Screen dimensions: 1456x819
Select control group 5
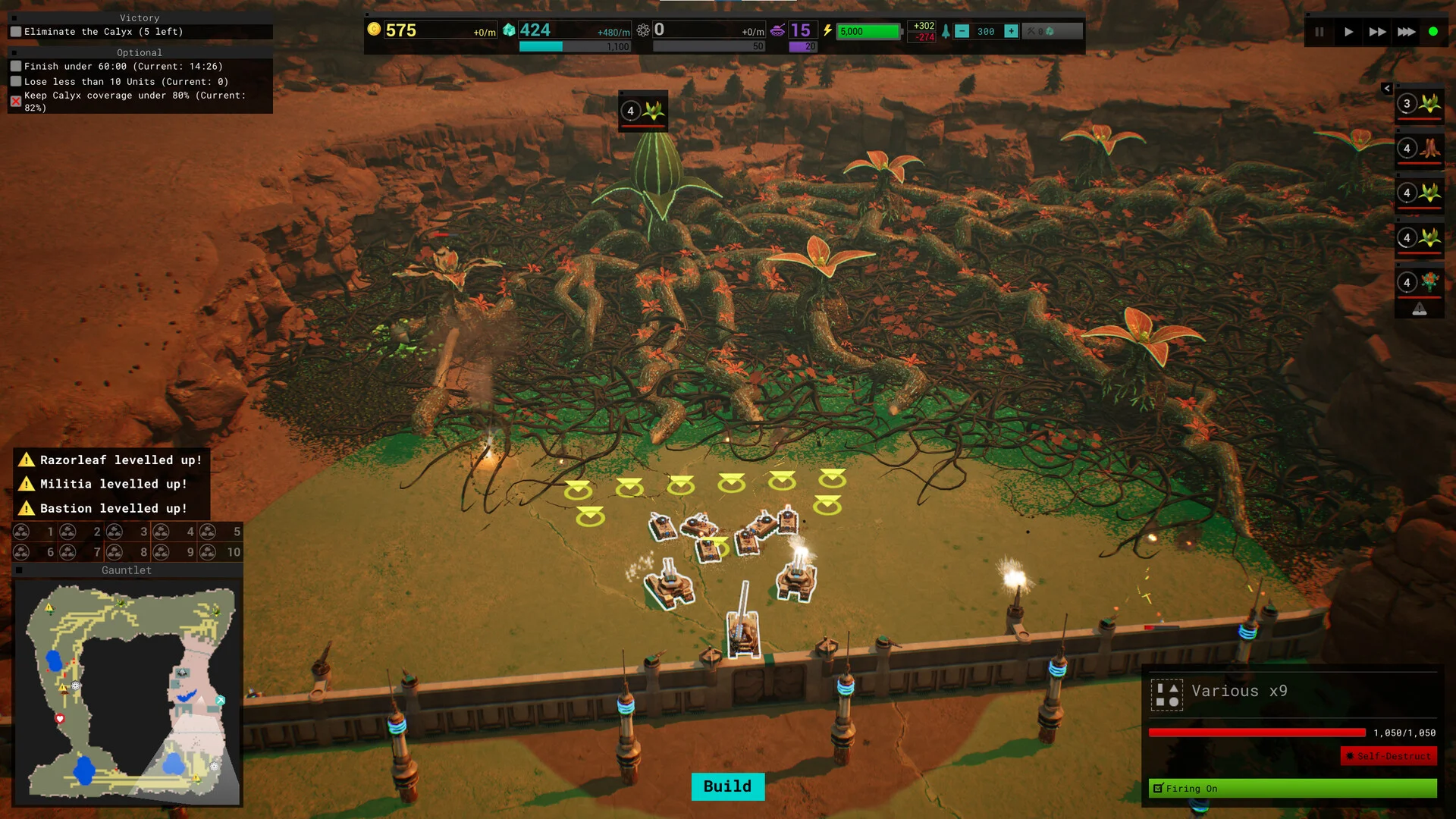pos(221,532)
